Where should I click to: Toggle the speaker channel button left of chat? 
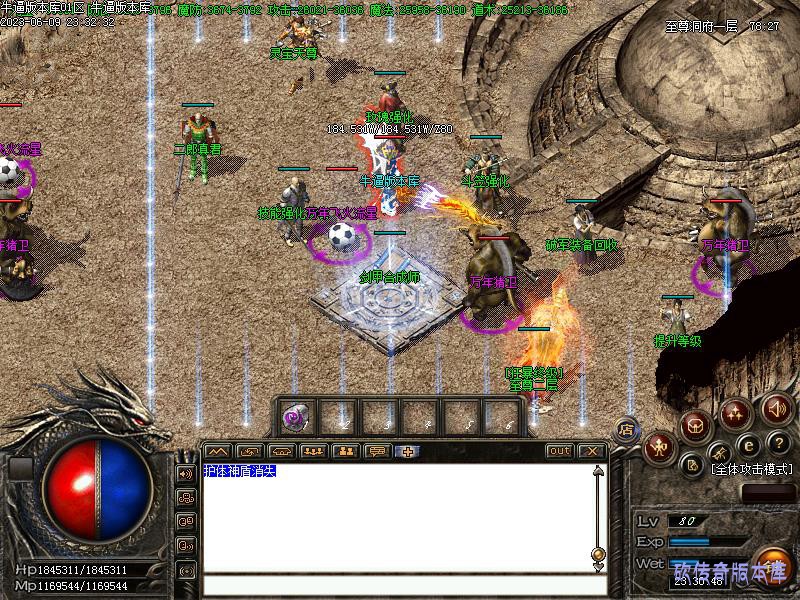click(186, 472)
